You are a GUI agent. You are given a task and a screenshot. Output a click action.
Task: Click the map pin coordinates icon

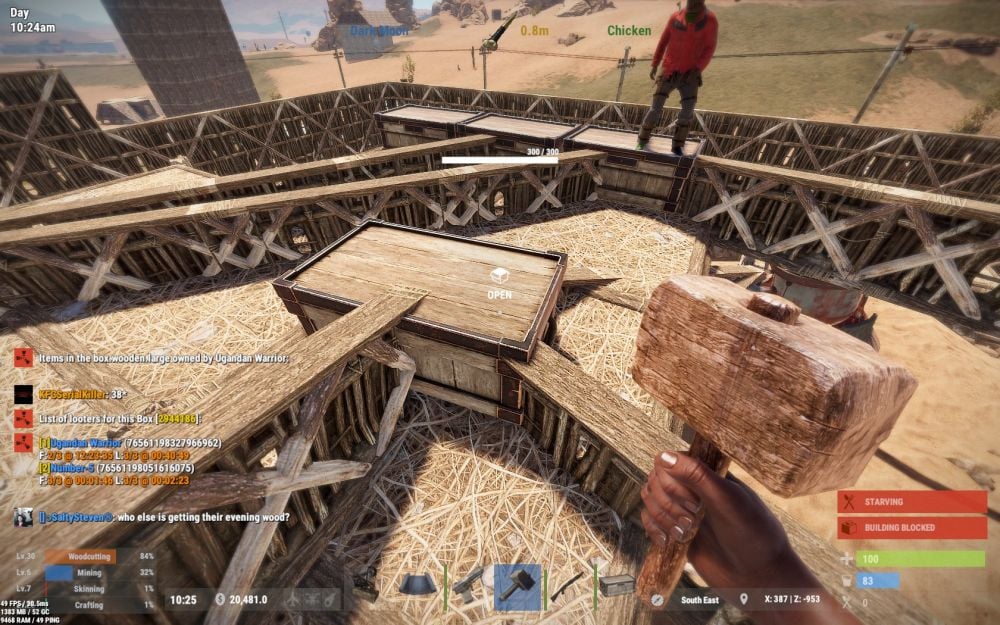(x=743, y=599)
